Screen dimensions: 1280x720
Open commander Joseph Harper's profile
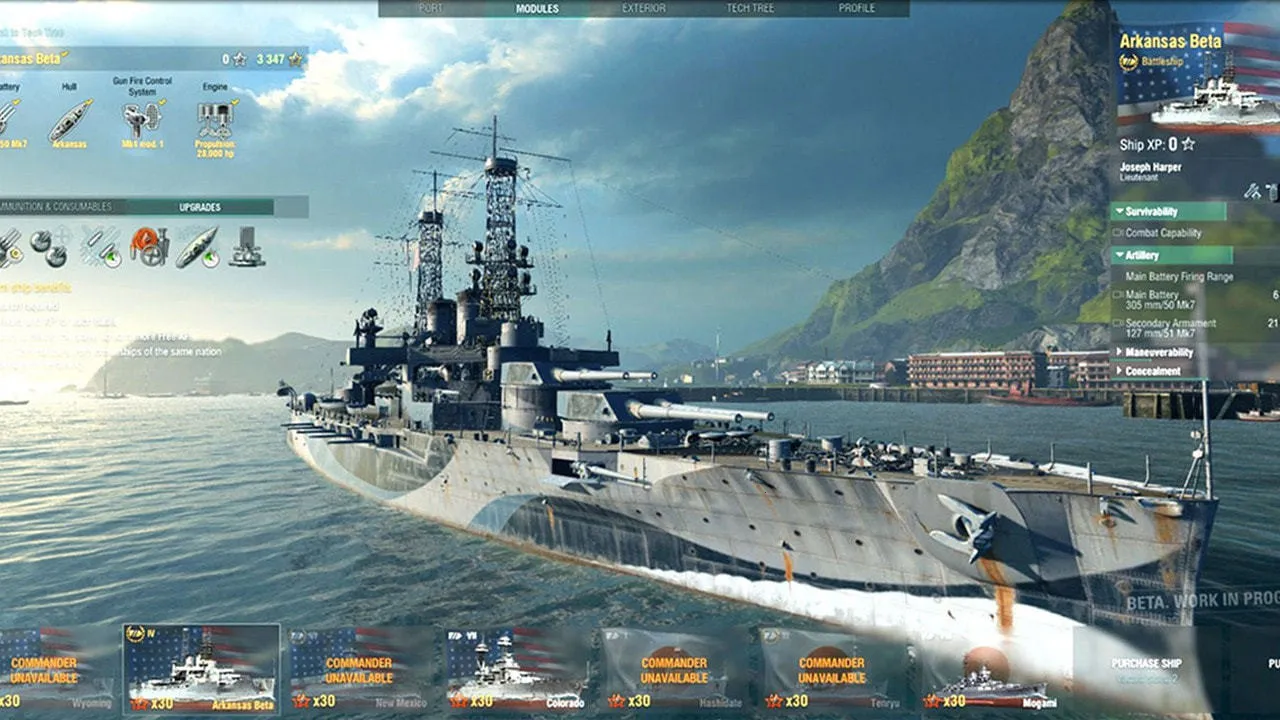(1150, 171)
